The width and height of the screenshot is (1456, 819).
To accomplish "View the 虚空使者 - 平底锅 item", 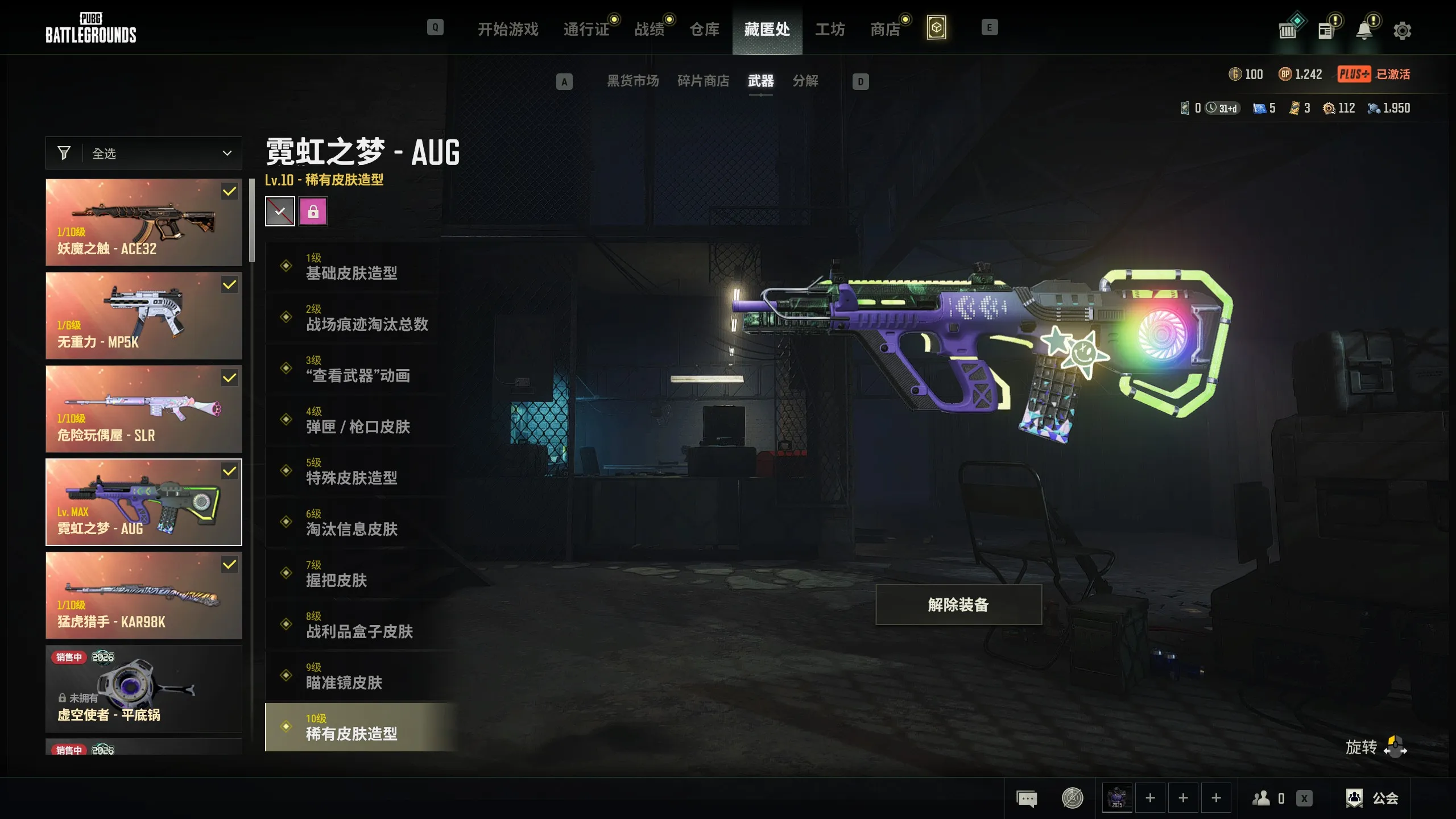I will pyautogui.click(x=144, y=689).
